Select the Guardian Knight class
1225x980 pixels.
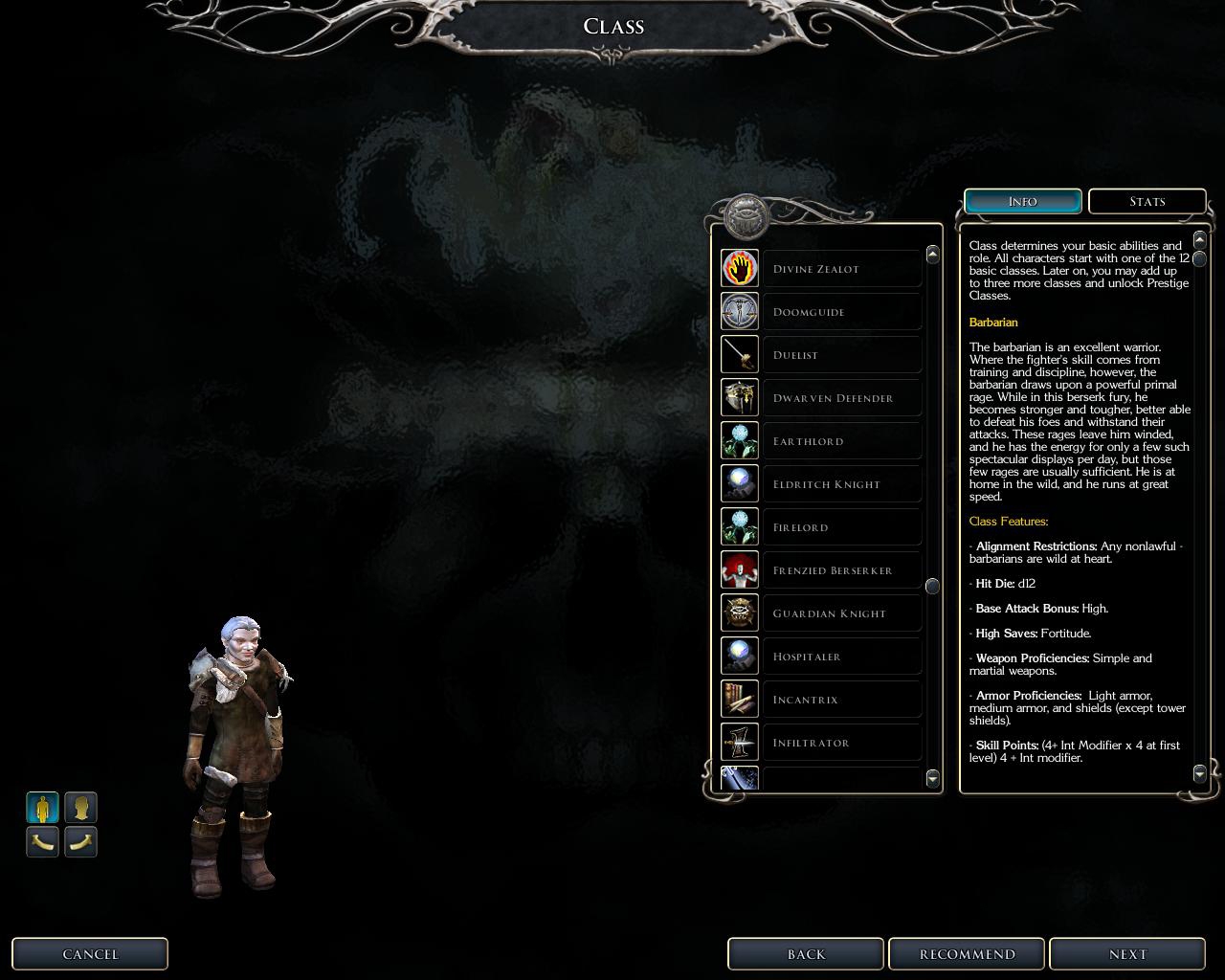point(841,613)
